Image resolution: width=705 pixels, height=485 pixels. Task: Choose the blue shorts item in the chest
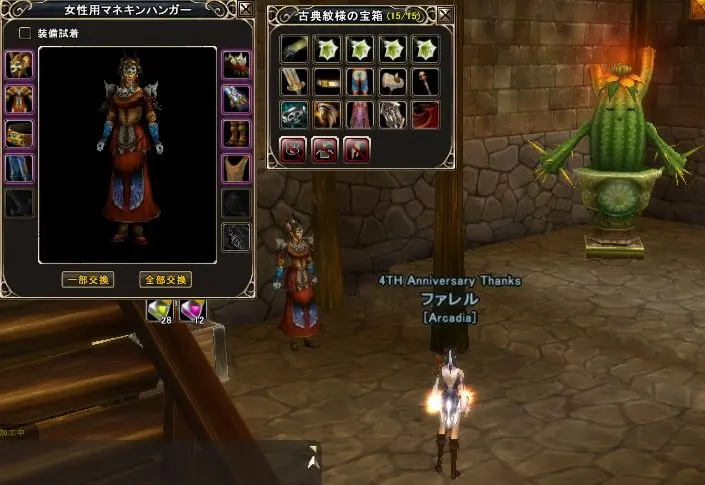pyautogui.click(x=359, y=81)
